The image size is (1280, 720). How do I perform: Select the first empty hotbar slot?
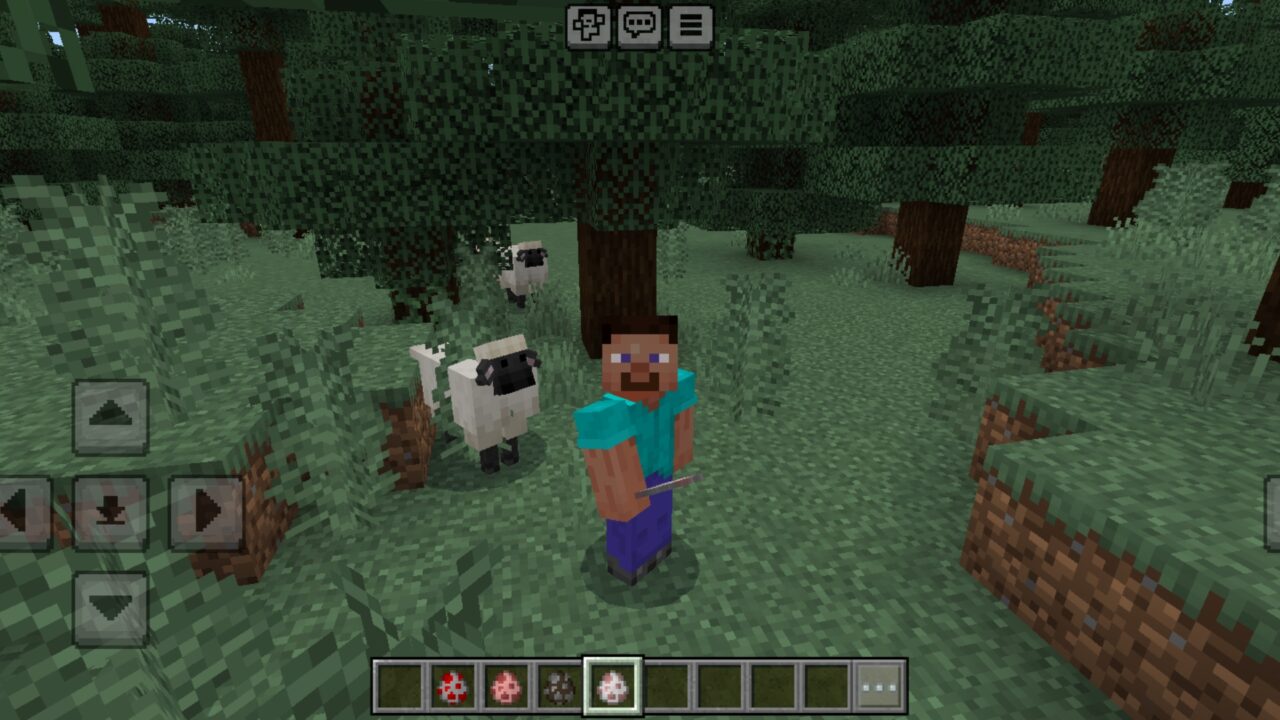397,687
